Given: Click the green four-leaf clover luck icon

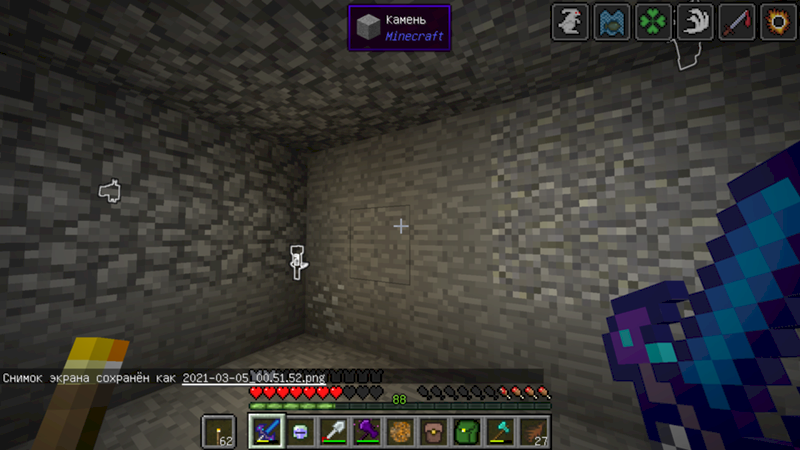Looking at the screenshot, I should point(651,22).
